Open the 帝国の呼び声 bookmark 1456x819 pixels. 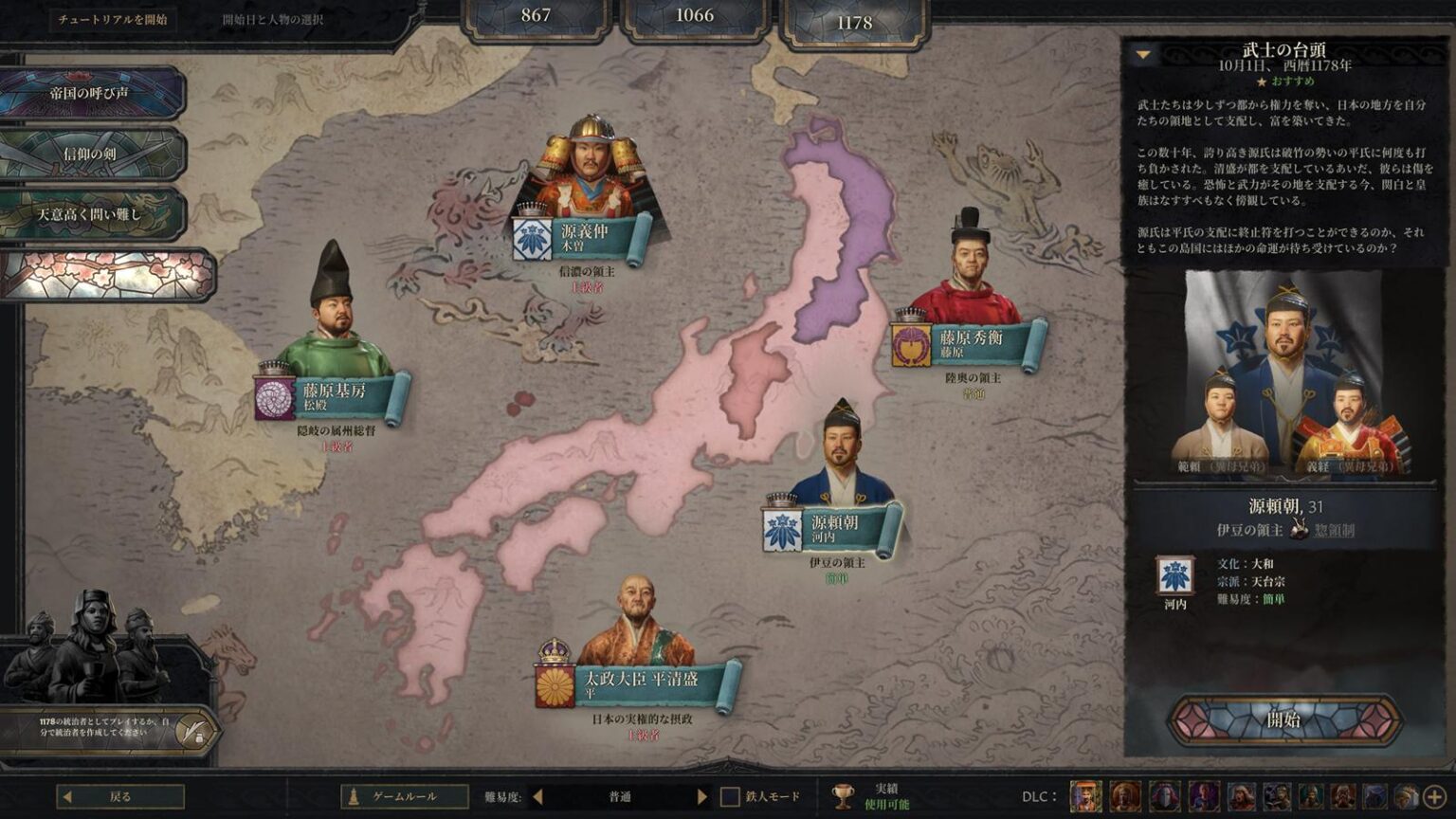pos(90,93)
